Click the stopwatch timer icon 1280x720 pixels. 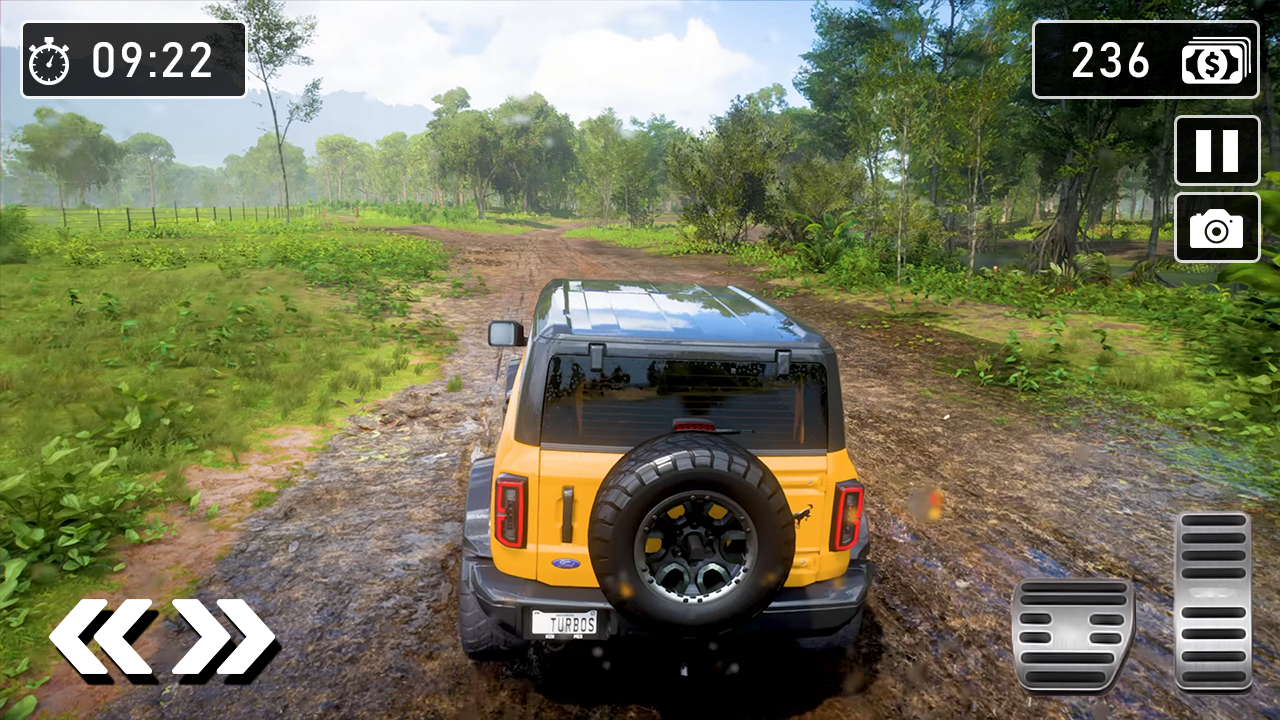[47, 60]
